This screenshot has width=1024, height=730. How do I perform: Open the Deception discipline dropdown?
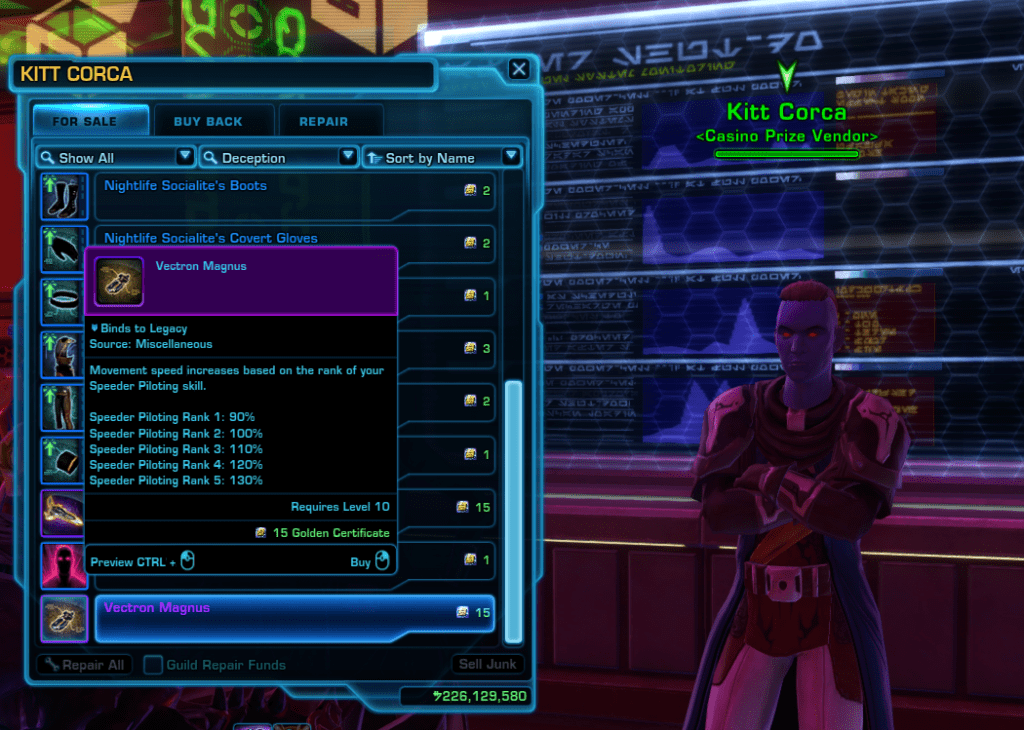(x=278, y=157)
